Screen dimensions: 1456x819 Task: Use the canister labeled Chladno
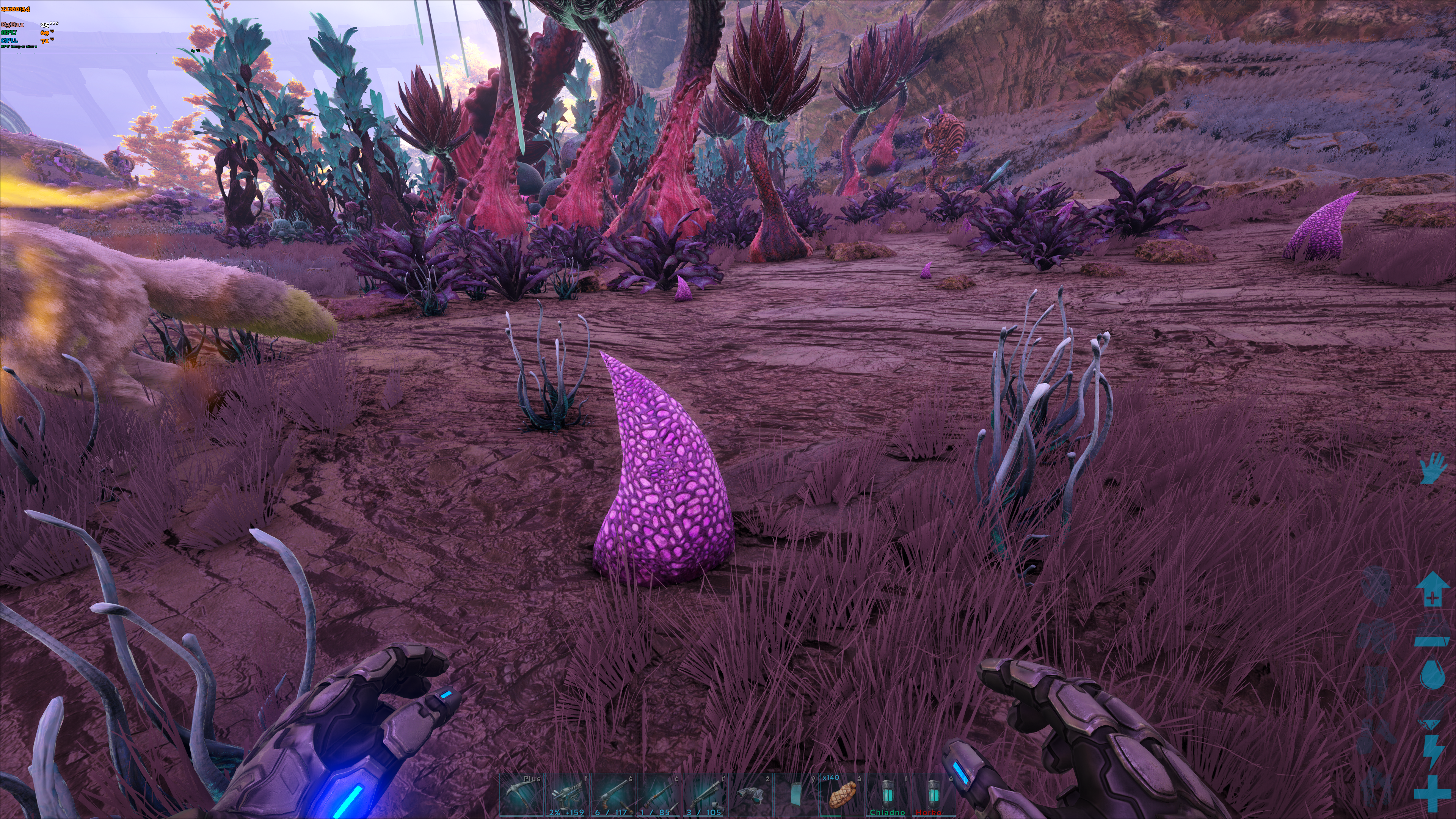[888, 795]
